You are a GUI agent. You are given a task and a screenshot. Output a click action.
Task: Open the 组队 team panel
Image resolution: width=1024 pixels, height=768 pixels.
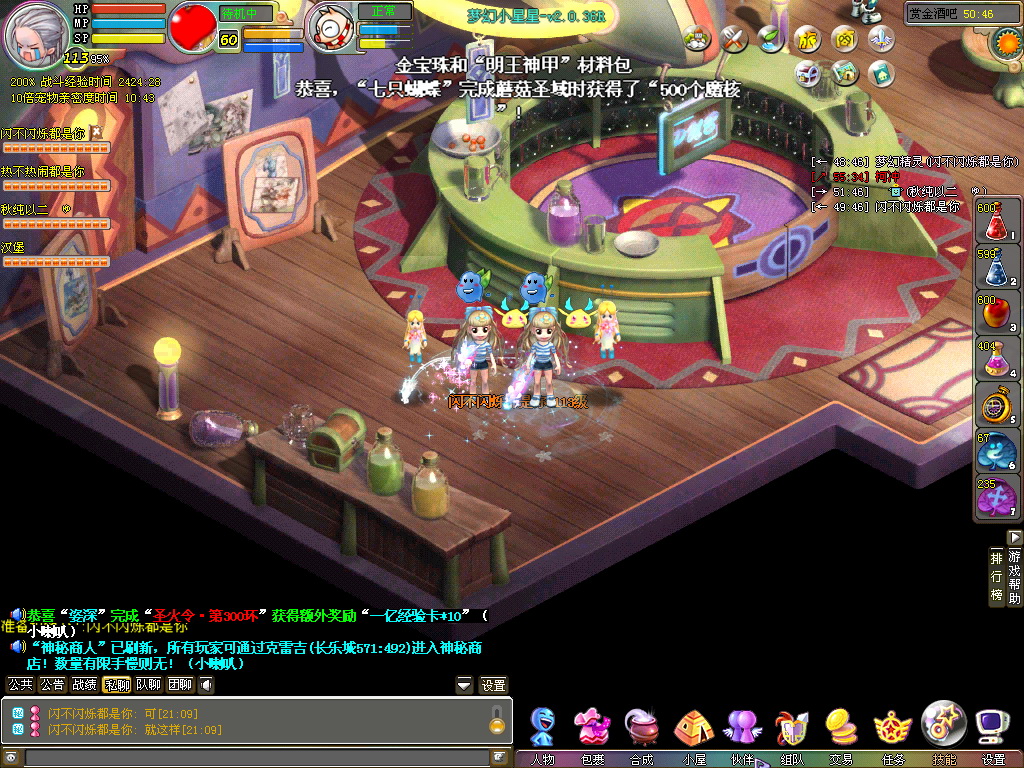pos(791,730)
